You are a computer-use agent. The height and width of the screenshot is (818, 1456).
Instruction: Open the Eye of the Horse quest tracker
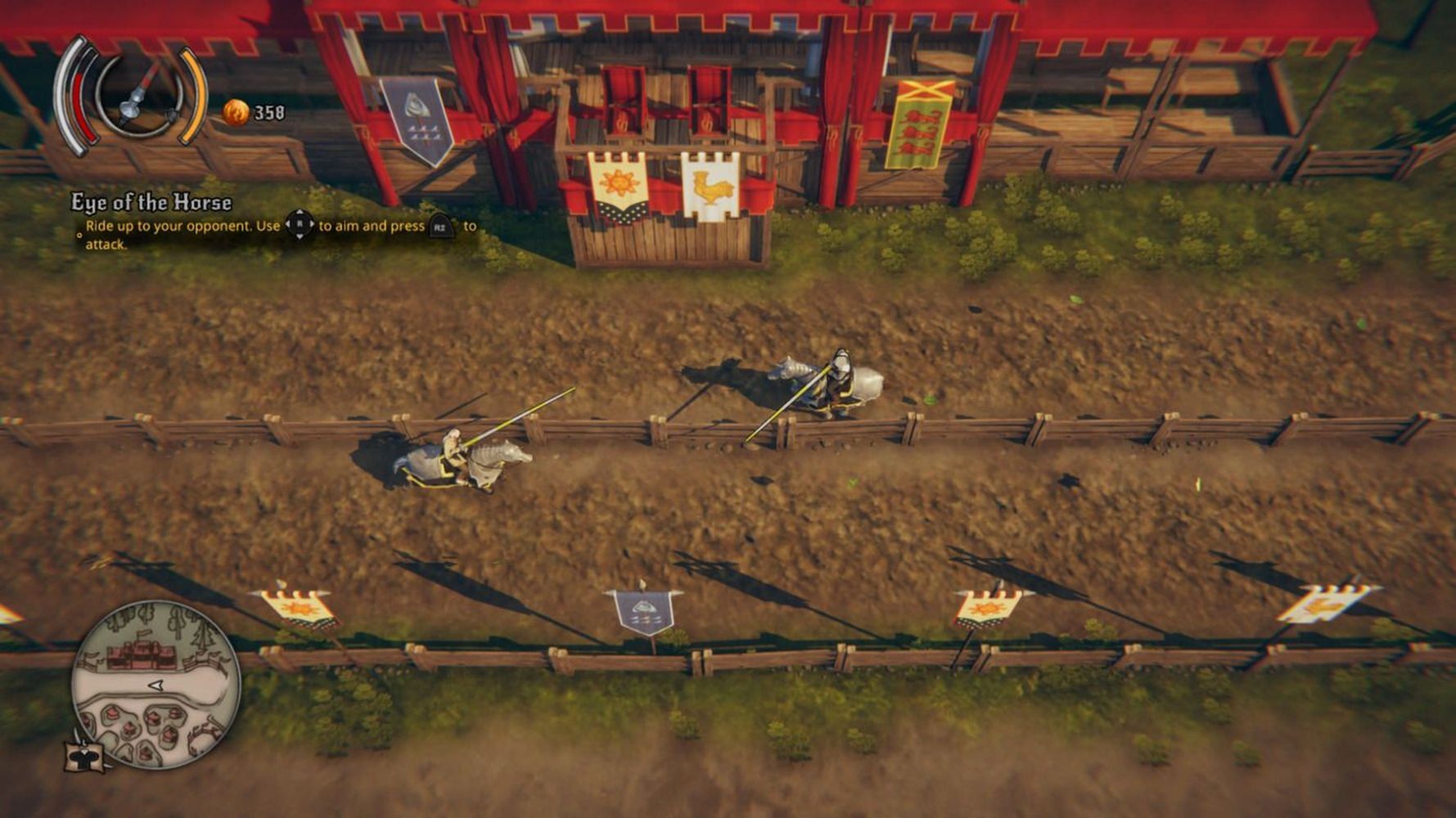[151, 202]
